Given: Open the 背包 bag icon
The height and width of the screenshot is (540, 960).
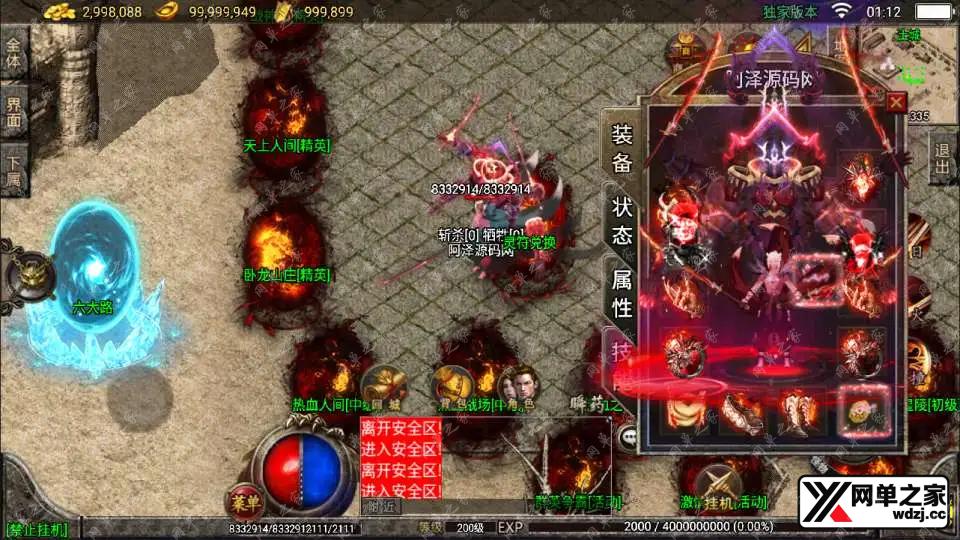Looking at the screenshot, I should (x=452, y=384).
